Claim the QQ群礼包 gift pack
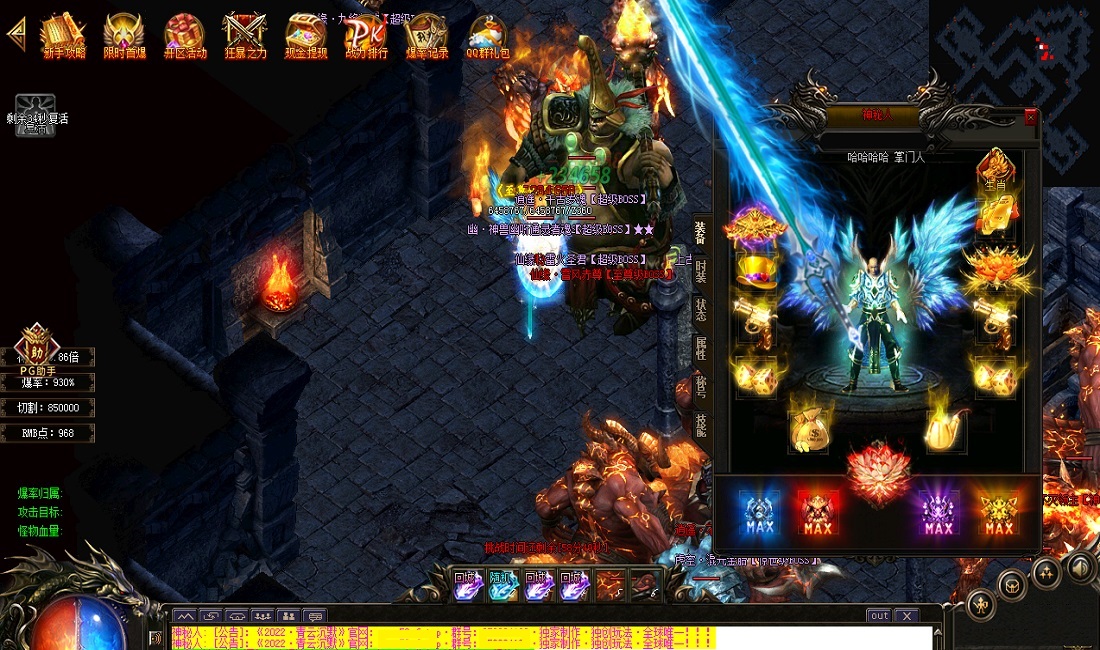The width and height of the screenshot is (1100, 650). pyautogui.click(x=487, y=36)
